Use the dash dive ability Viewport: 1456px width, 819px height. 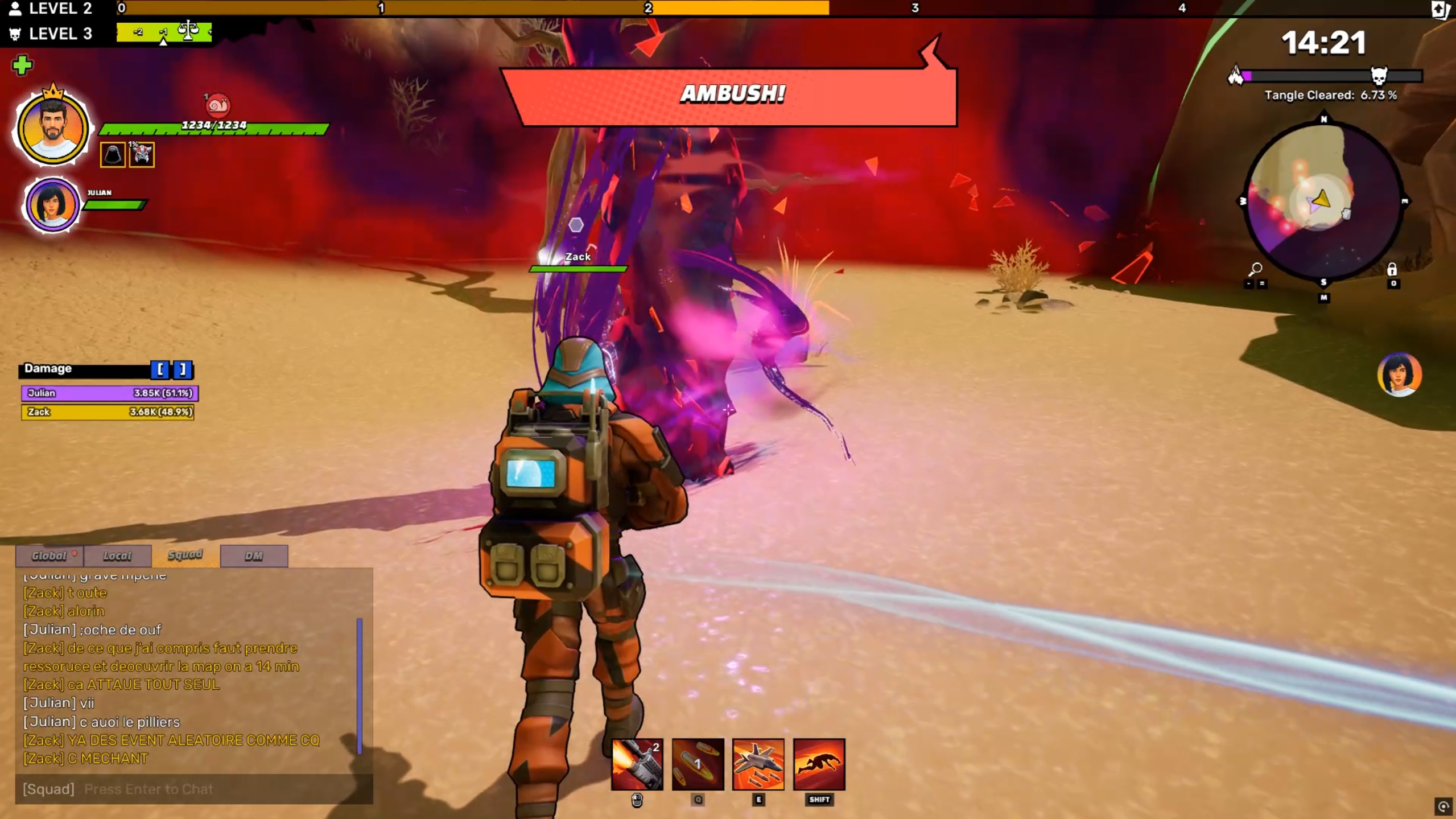click(819, 764)
